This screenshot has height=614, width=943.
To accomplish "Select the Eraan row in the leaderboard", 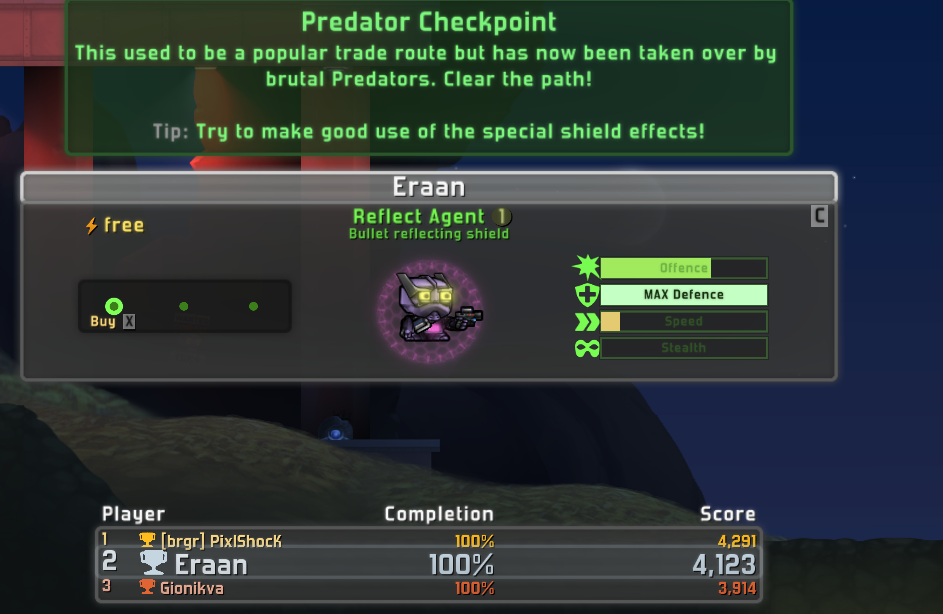I will 428,564.
